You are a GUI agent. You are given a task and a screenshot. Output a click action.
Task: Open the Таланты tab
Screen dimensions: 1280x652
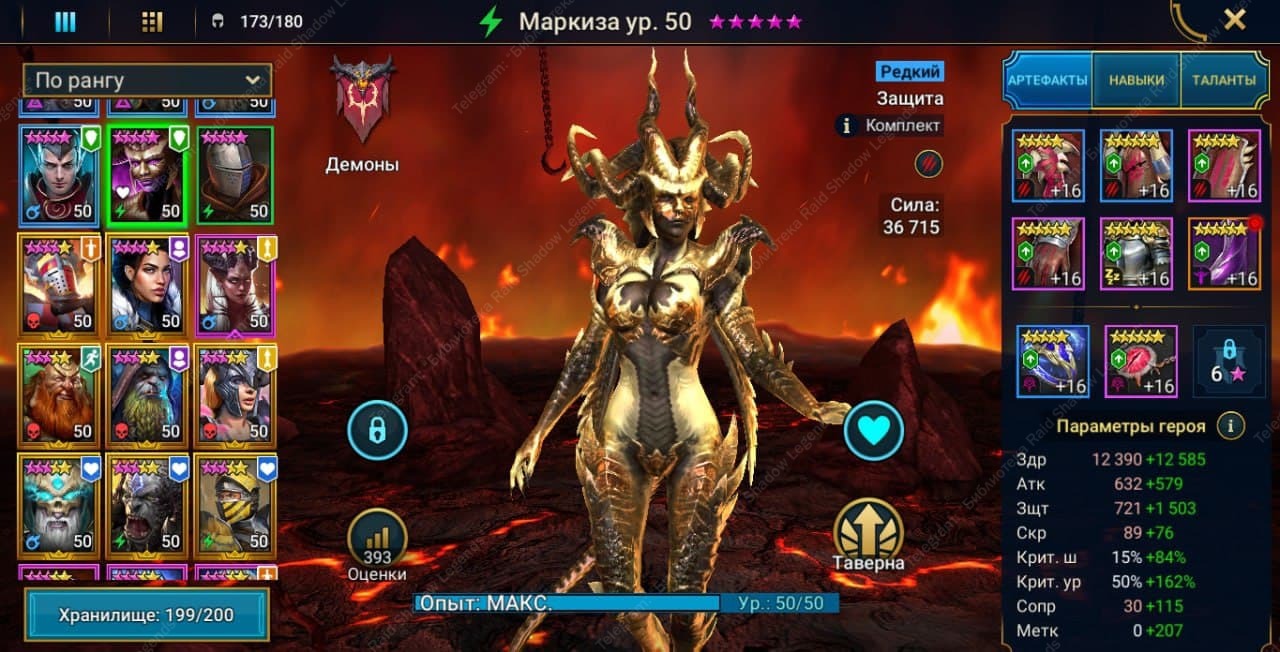point(1223,80)
